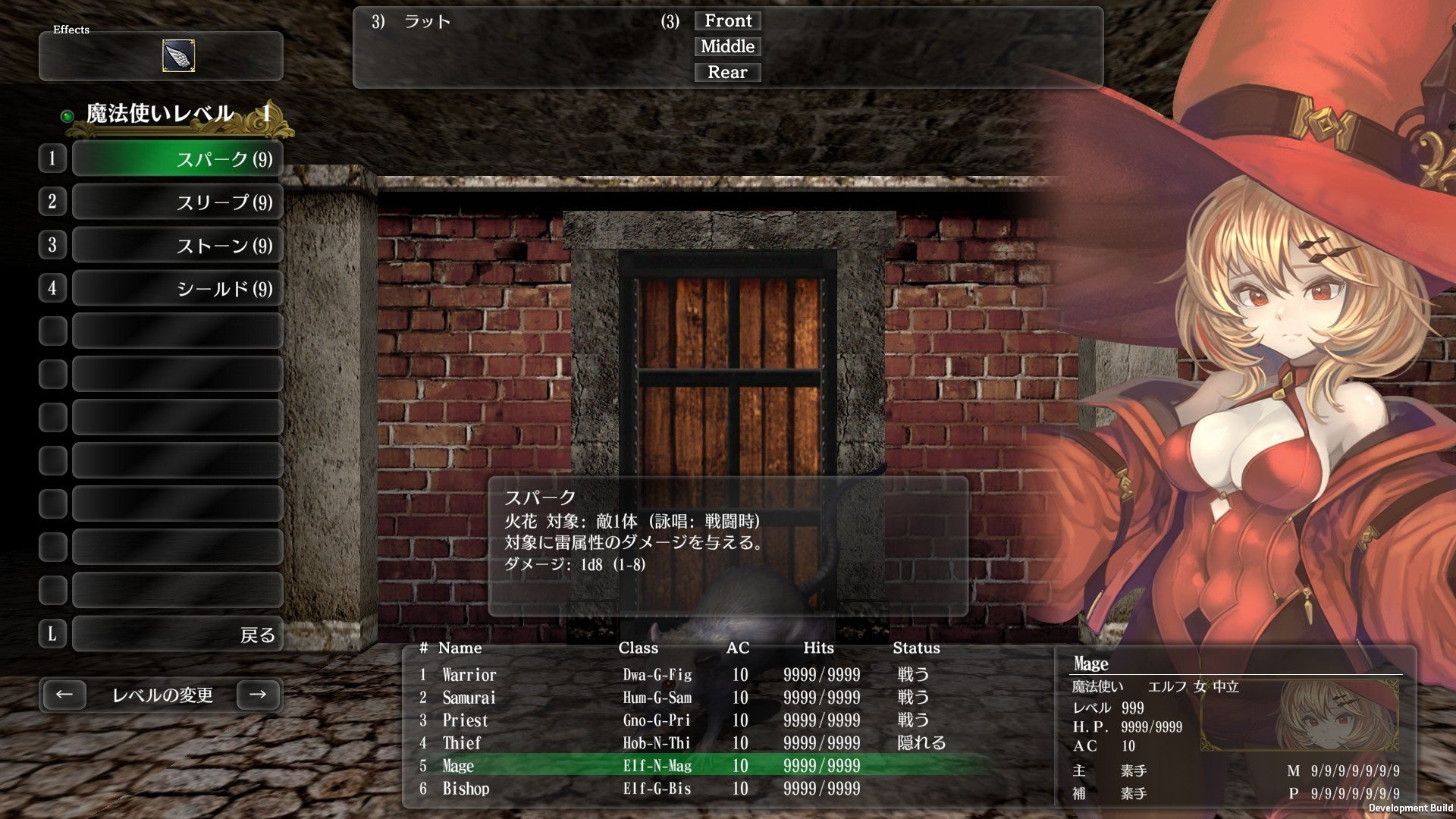Click the left arrow to lower spell level
1456x819 pixels.
(x=64, y=694)
